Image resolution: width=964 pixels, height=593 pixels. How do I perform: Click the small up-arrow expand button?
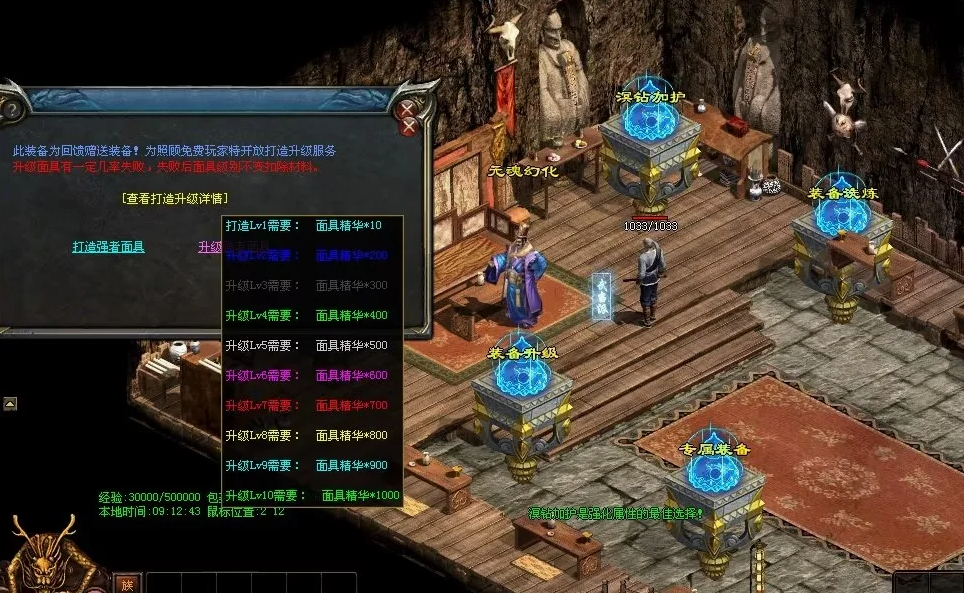click(x=10, y=404)
